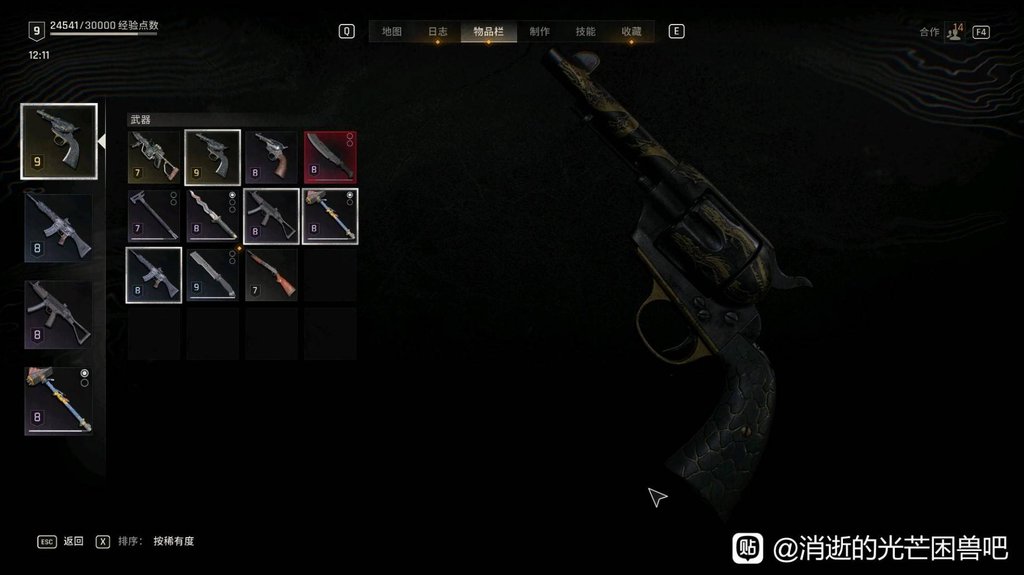This screenshot has width=1024, height=575.
Task: Show the 技能 skills tab
Action: point(585,31)
